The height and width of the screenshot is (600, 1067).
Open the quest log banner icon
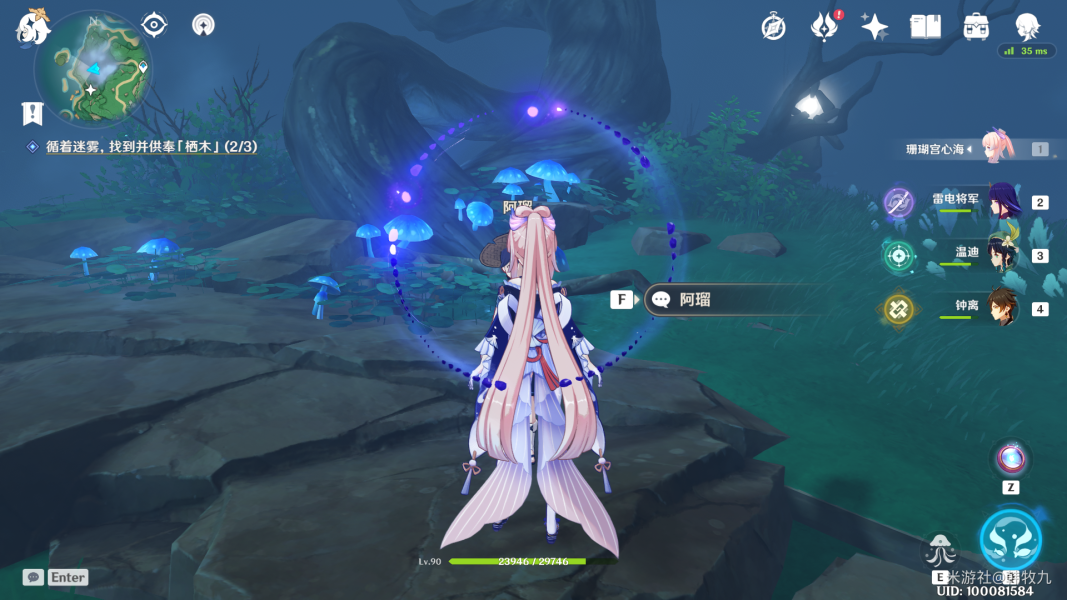point(33,112)
